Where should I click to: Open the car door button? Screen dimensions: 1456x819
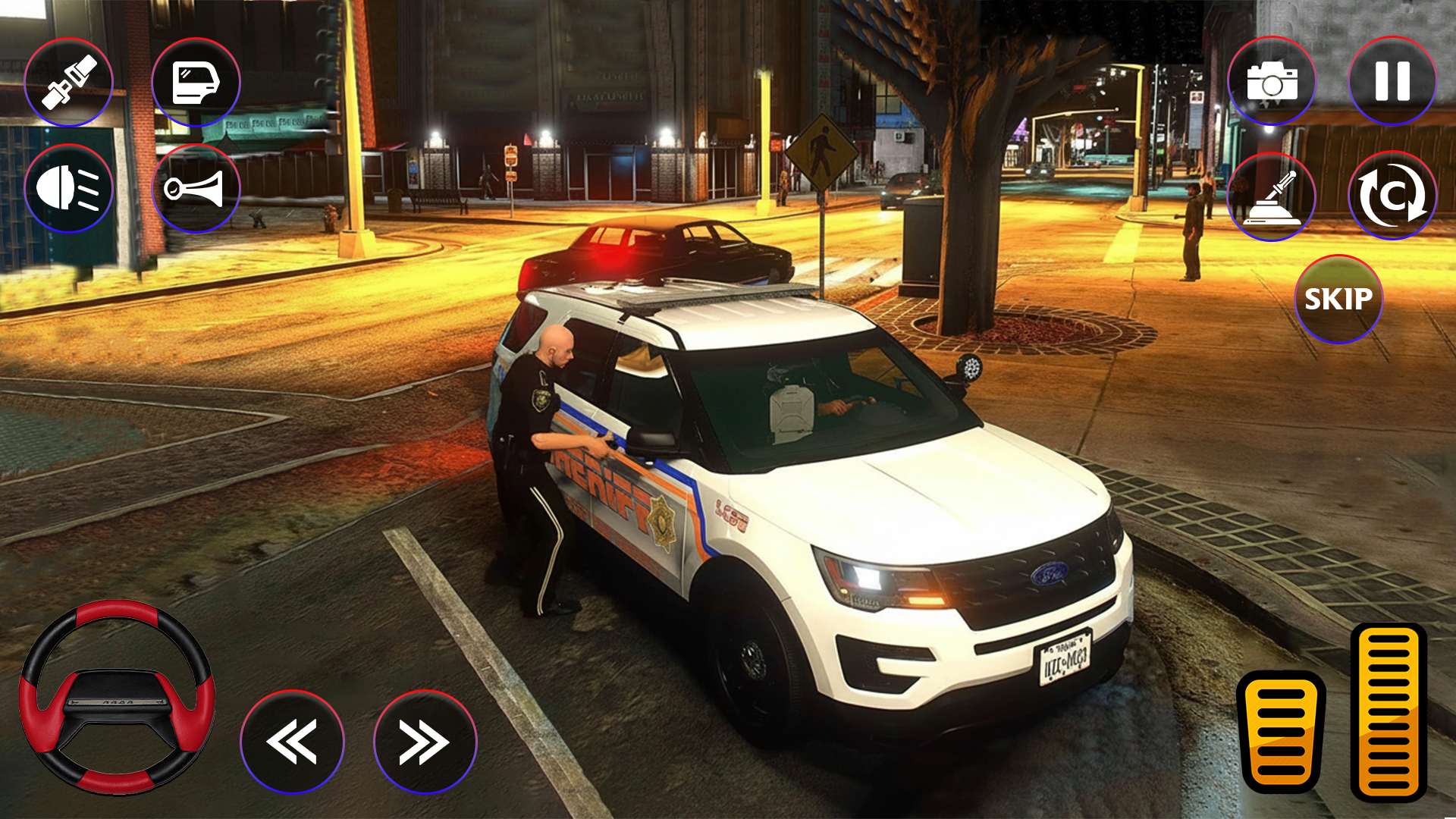pyautogui.click(x=196, y=82)
